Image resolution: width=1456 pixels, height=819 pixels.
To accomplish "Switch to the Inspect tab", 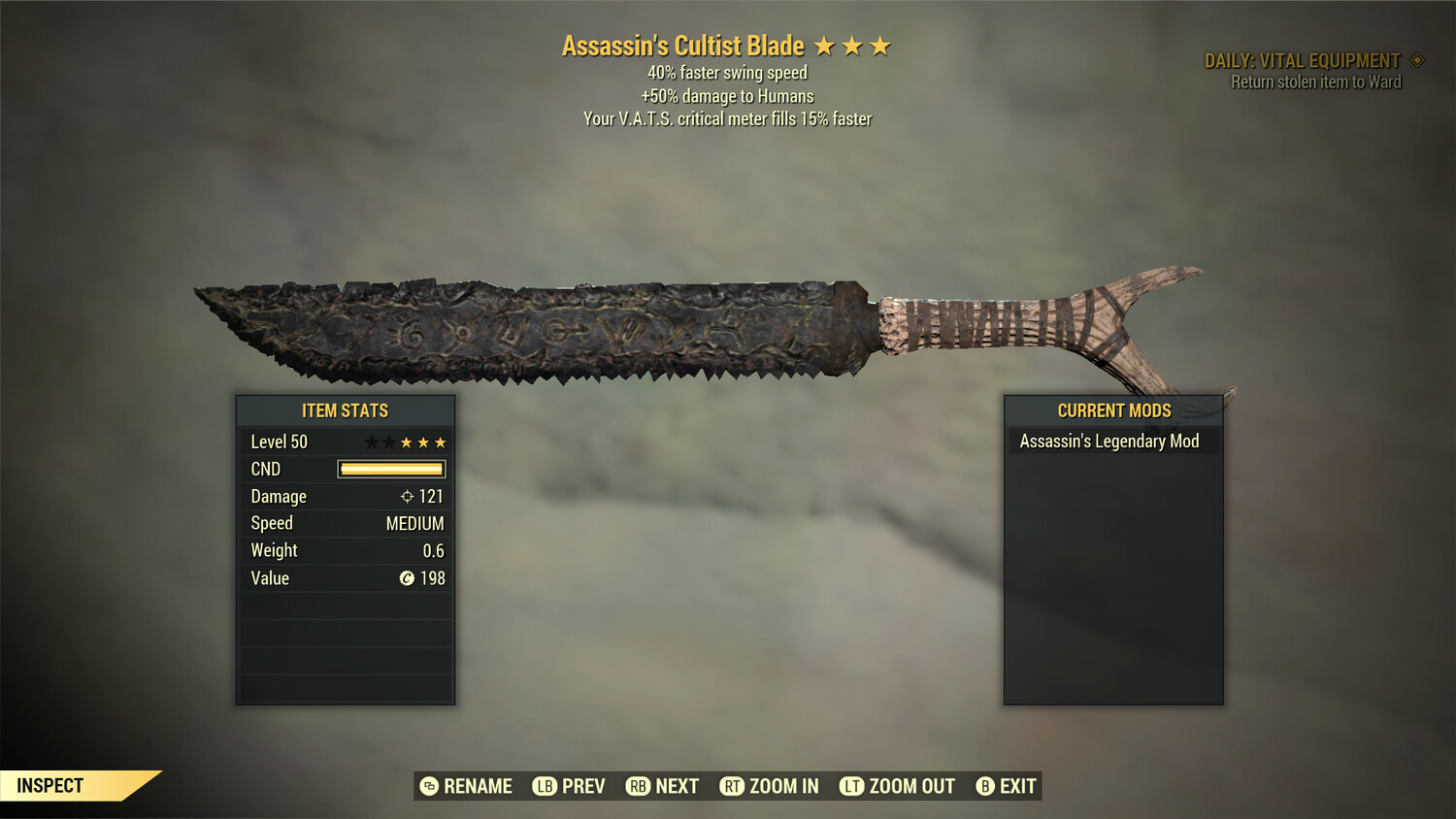I will 50,785.
